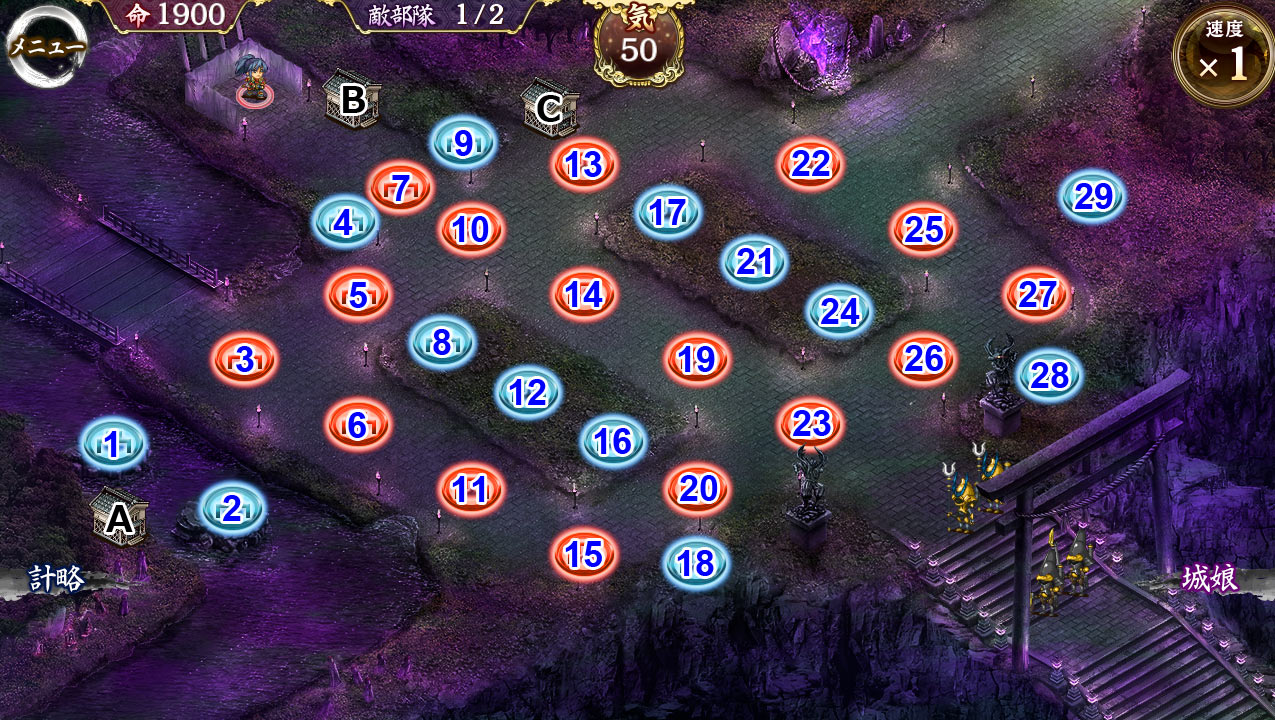Choose red deployment tile 22
The image size is (1275, 720).
[x=810, y=164]
